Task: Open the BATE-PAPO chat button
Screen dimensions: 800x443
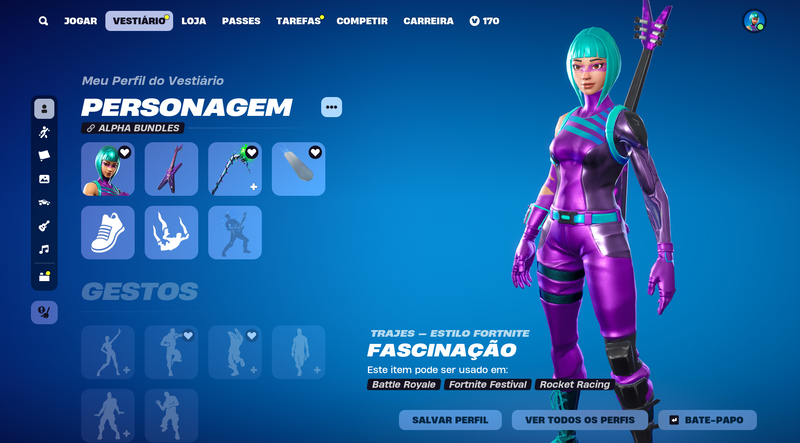Action: pos(706,420)
